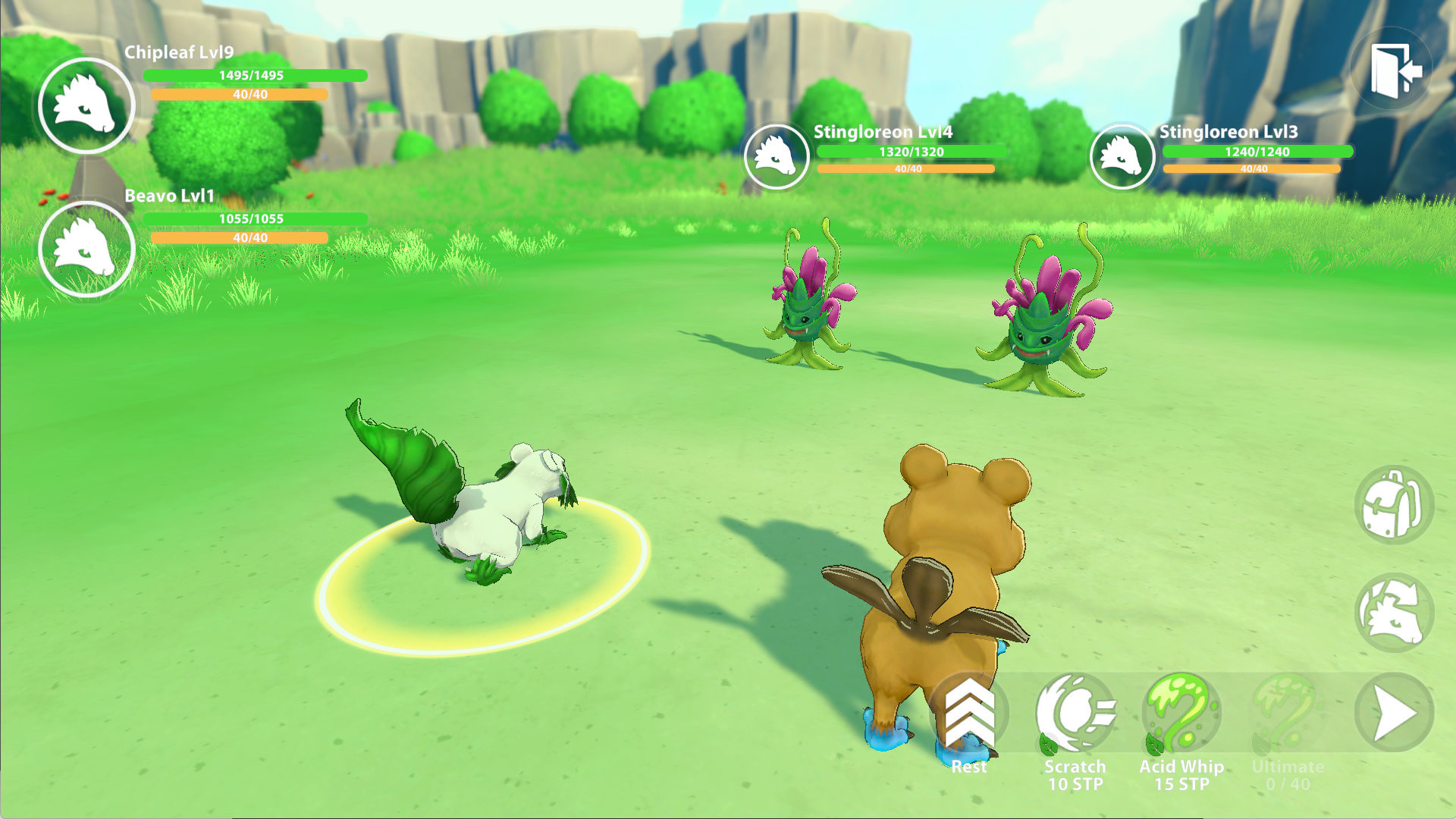The height and width of the screenshot is (819, 1456).
Task: Select Beavo's portrait icon
Action: coord(86,248)
